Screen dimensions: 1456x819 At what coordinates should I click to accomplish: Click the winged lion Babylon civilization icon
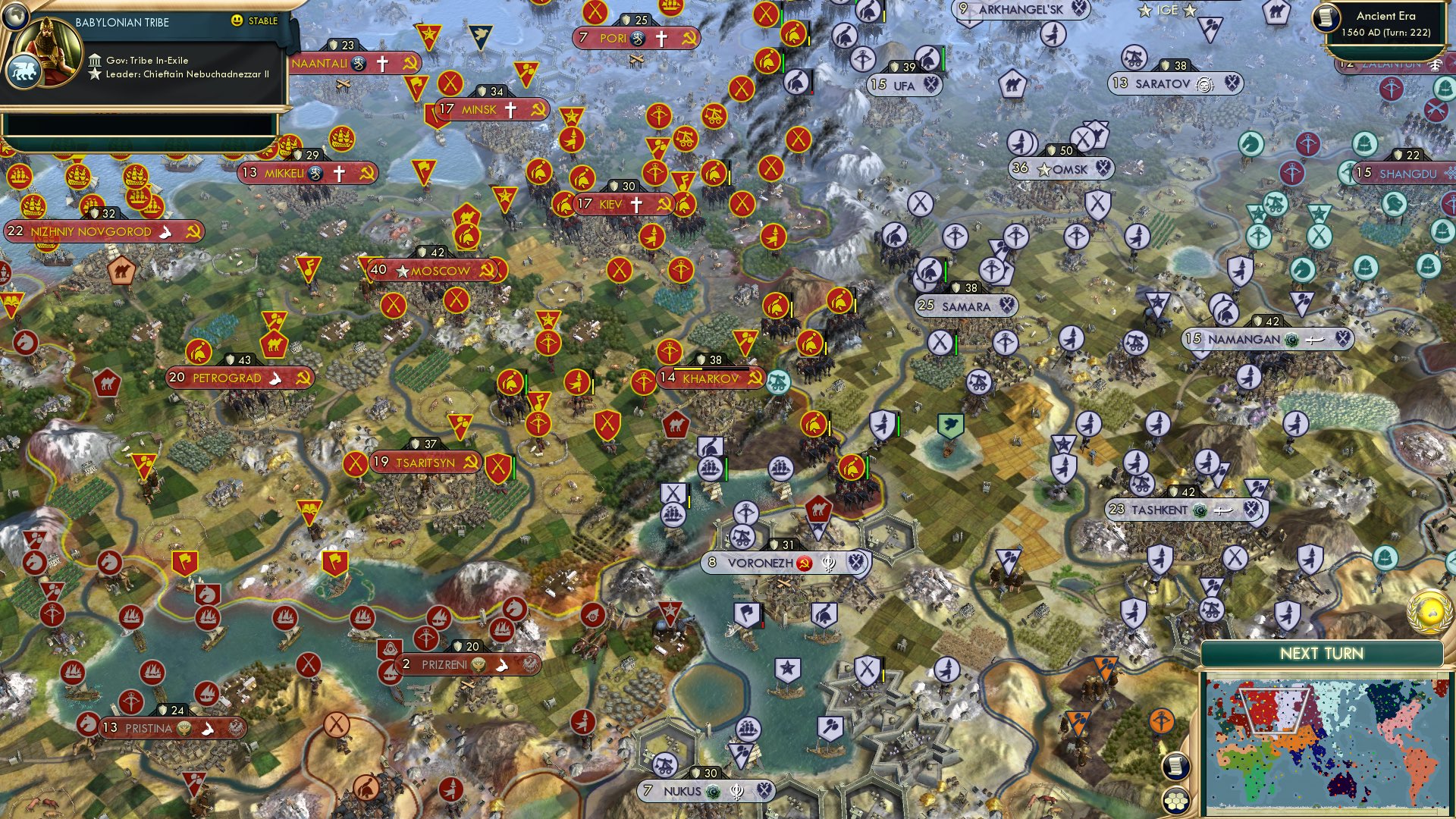pos(24,68)
